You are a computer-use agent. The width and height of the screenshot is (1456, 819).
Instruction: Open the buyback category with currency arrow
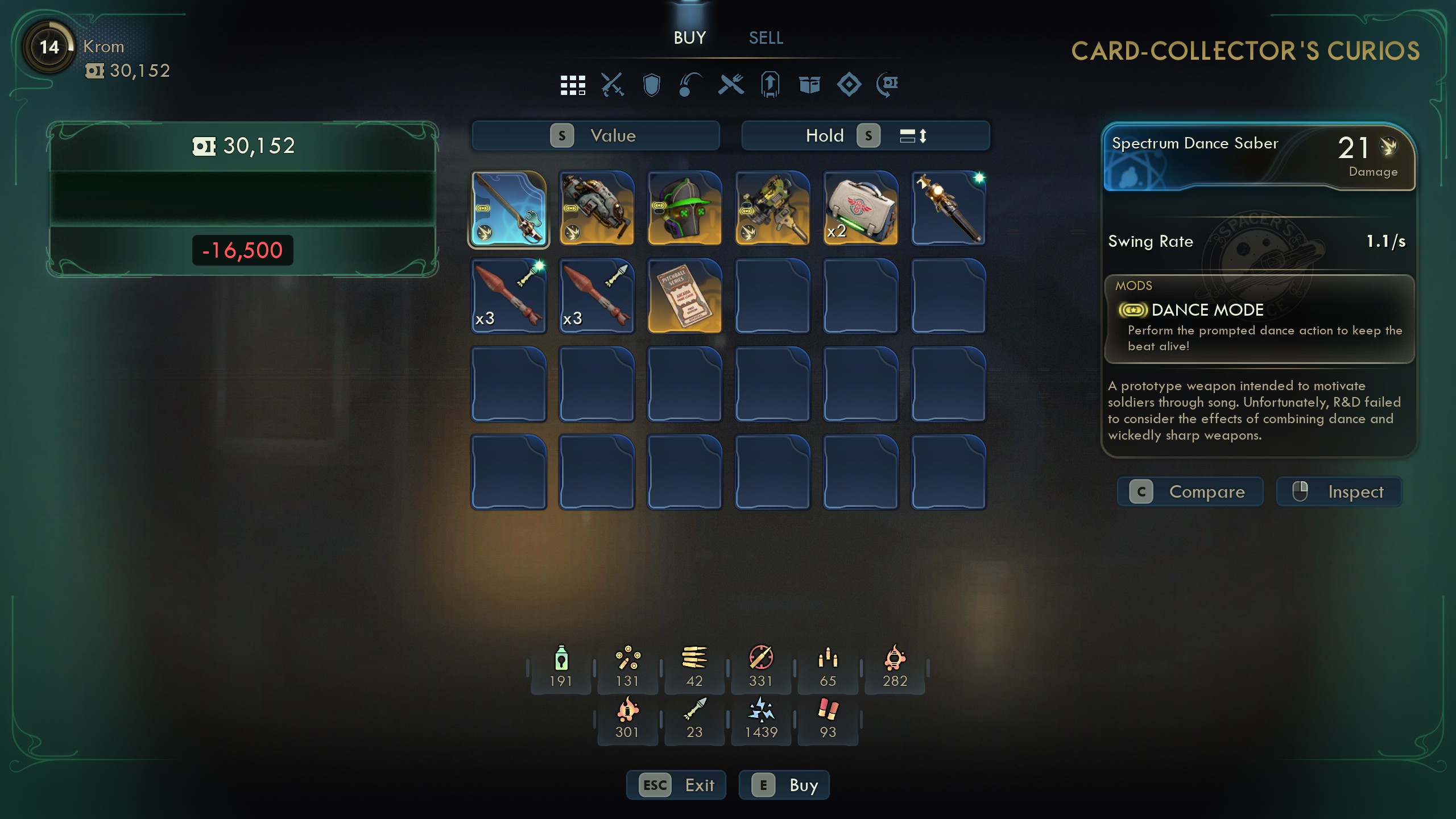pos(888,85)
